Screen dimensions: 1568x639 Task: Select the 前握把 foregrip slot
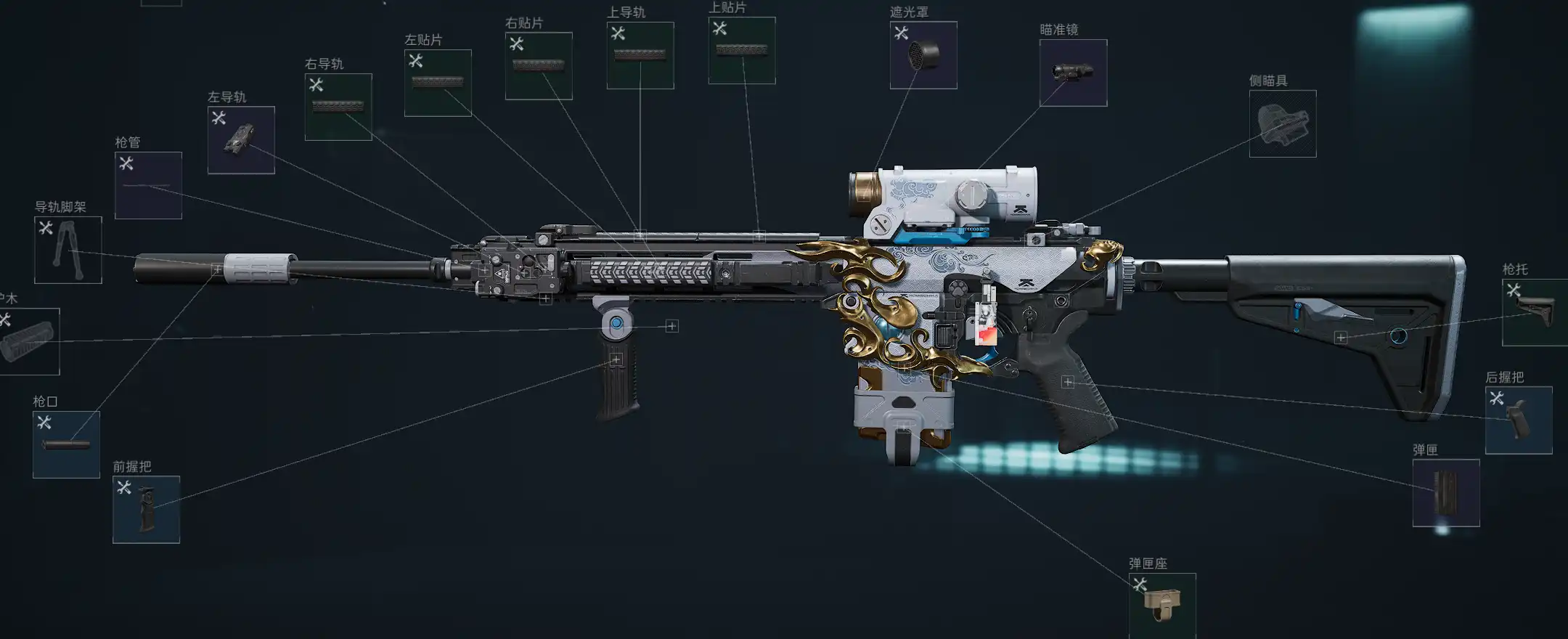click(x=146, y=510)
